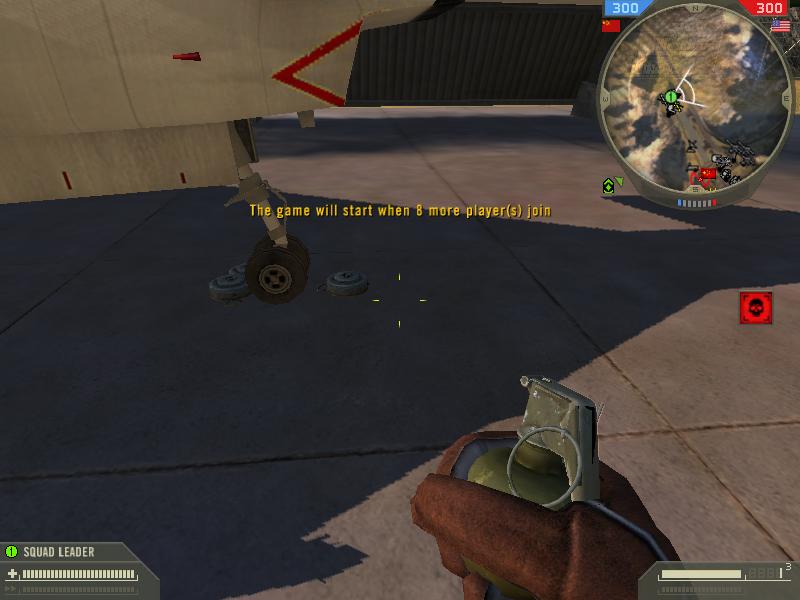Image resolution: width=800 pixels, height=600 pixels.
Task: Click the Chinese flag above the minimap
Action: tap(610, 26)
